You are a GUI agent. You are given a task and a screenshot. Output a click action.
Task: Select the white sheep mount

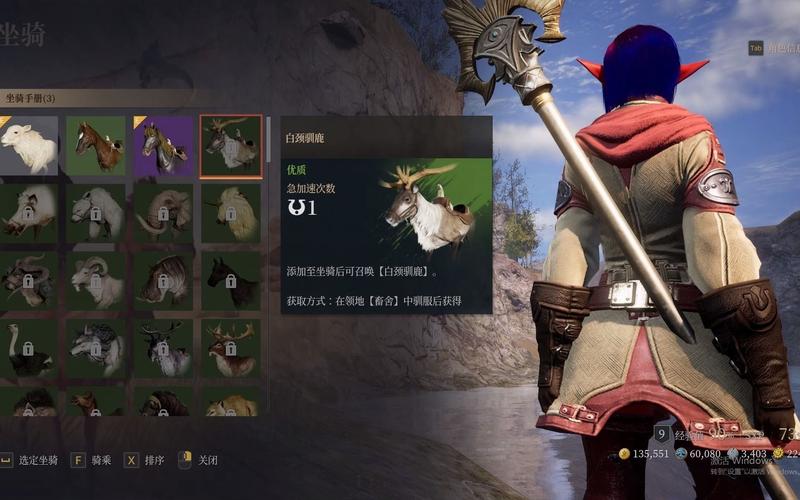click(x=29, y=146)
